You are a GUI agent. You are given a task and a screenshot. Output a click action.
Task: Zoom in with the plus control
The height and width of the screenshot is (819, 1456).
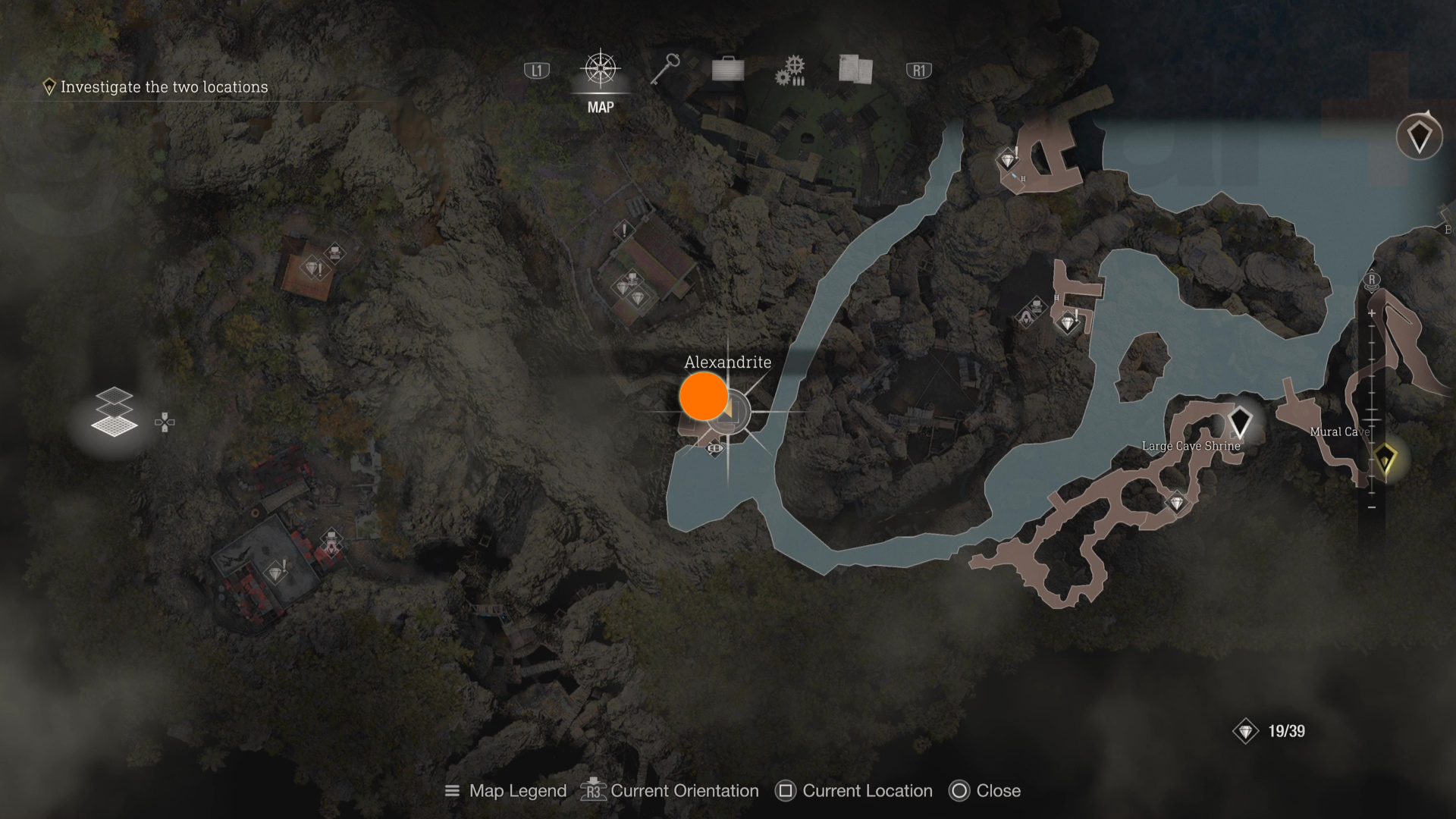point(1372,313)
